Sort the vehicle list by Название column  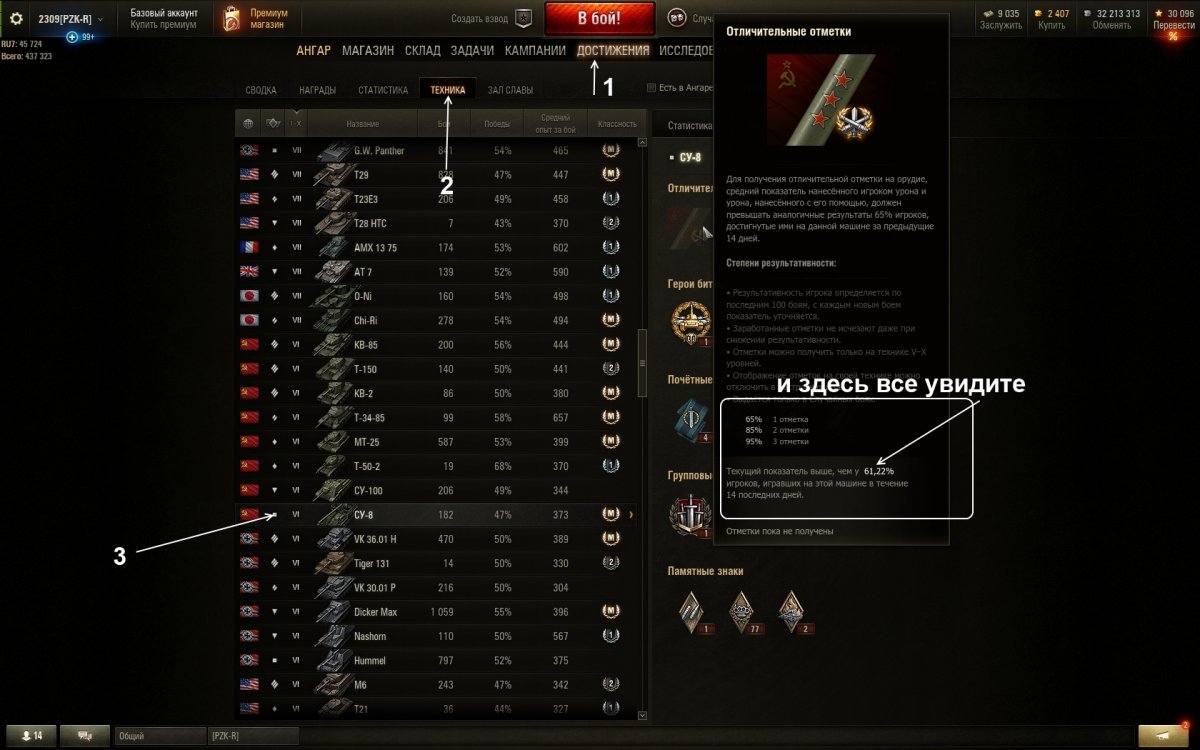pos(362,124)
